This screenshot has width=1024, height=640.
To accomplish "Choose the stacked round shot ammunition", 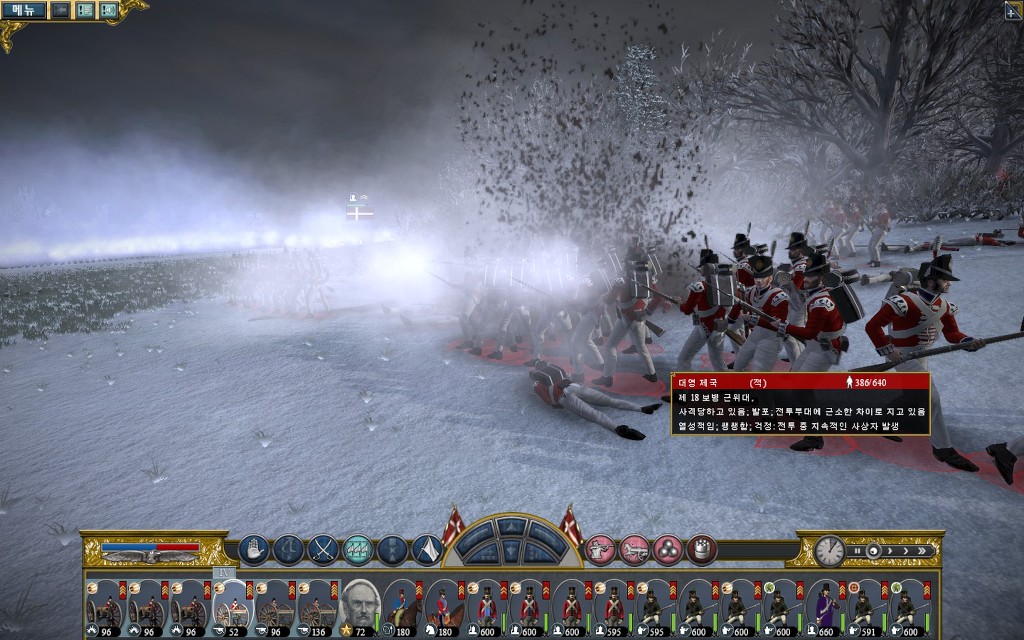I will click(668, 549).
